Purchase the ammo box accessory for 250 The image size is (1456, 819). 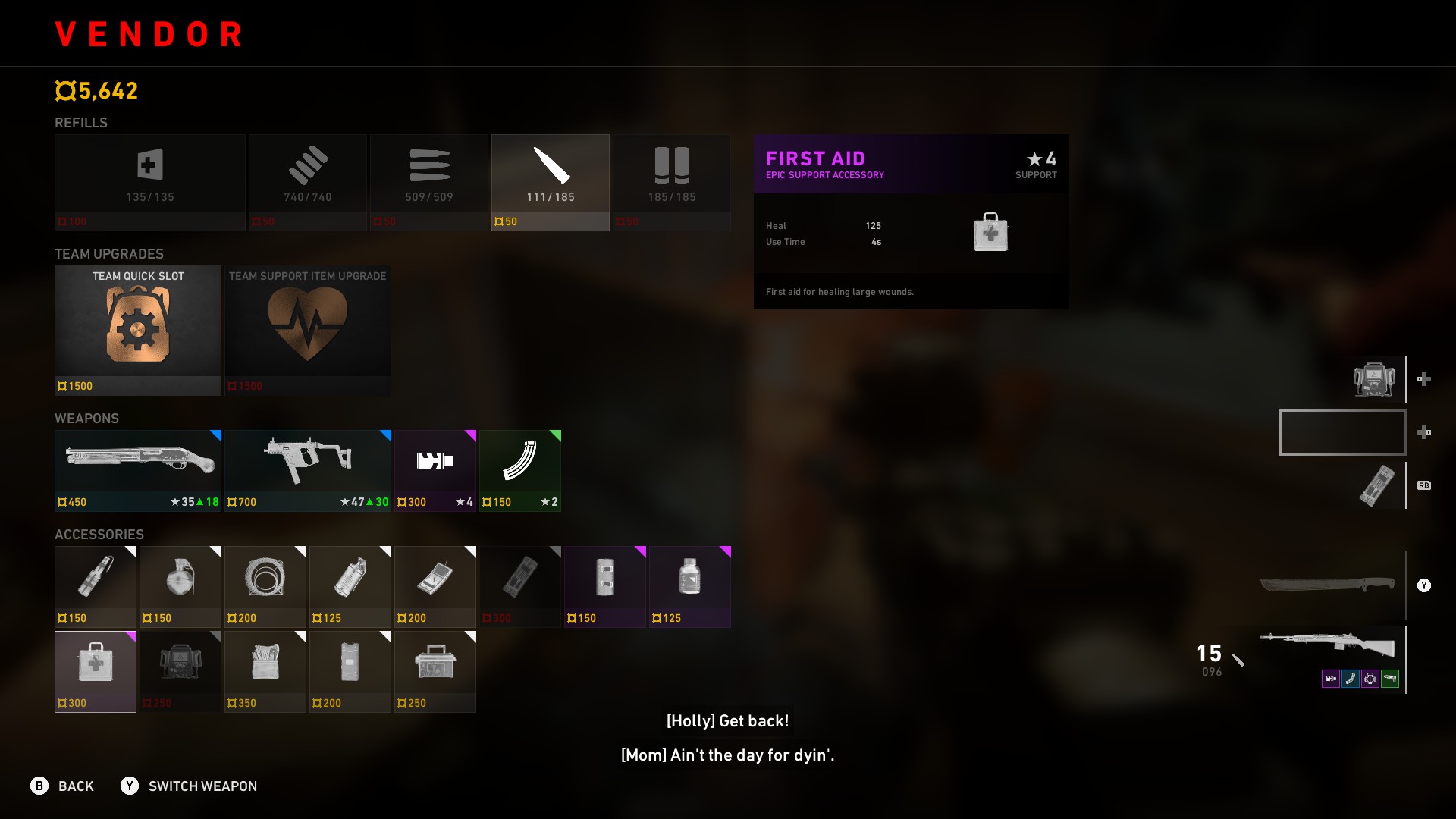point(435,671)
